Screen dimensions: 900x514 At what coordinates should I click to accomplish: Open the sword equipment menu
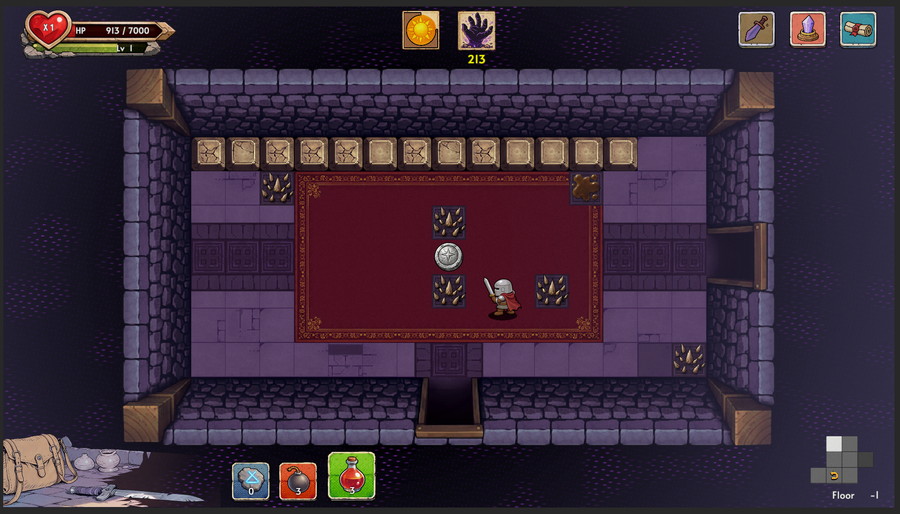756,29
